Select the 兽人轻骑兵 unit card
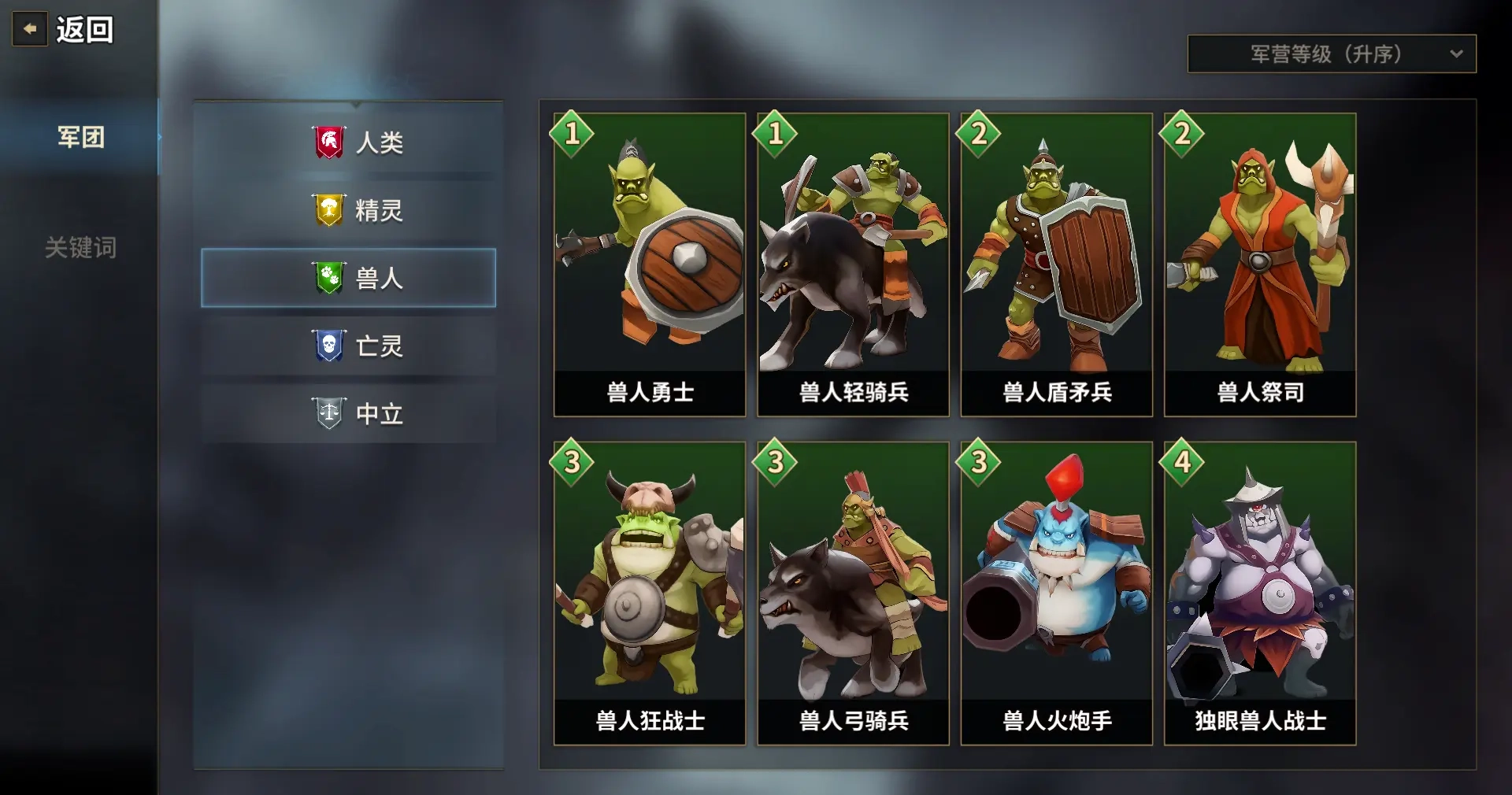The image size is (1512, 795). click(852, 264)
